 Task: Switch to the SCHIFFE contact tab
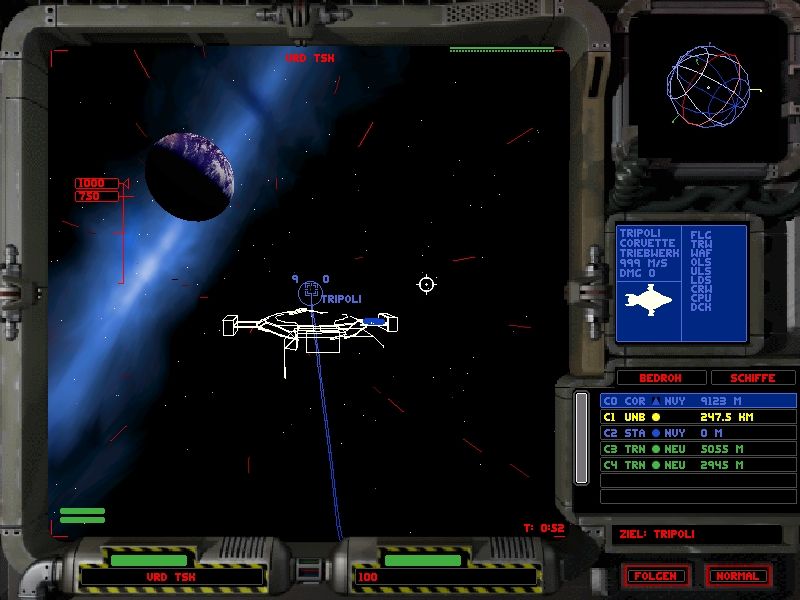pyautogui.click(x=752, y=378)
